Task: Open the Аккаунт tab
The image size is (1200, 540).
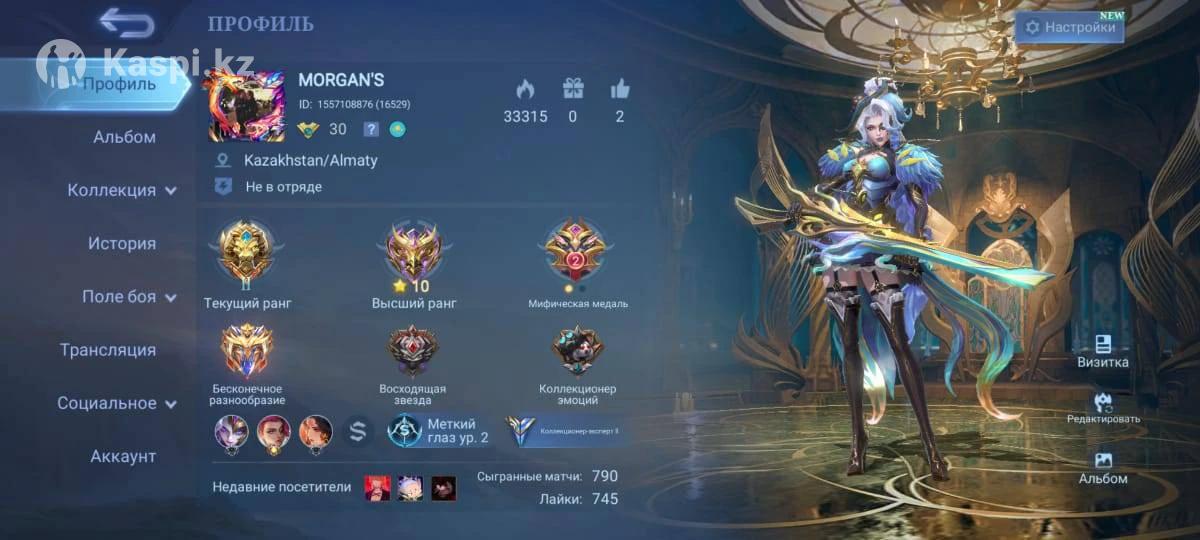Action: [123, 456]
